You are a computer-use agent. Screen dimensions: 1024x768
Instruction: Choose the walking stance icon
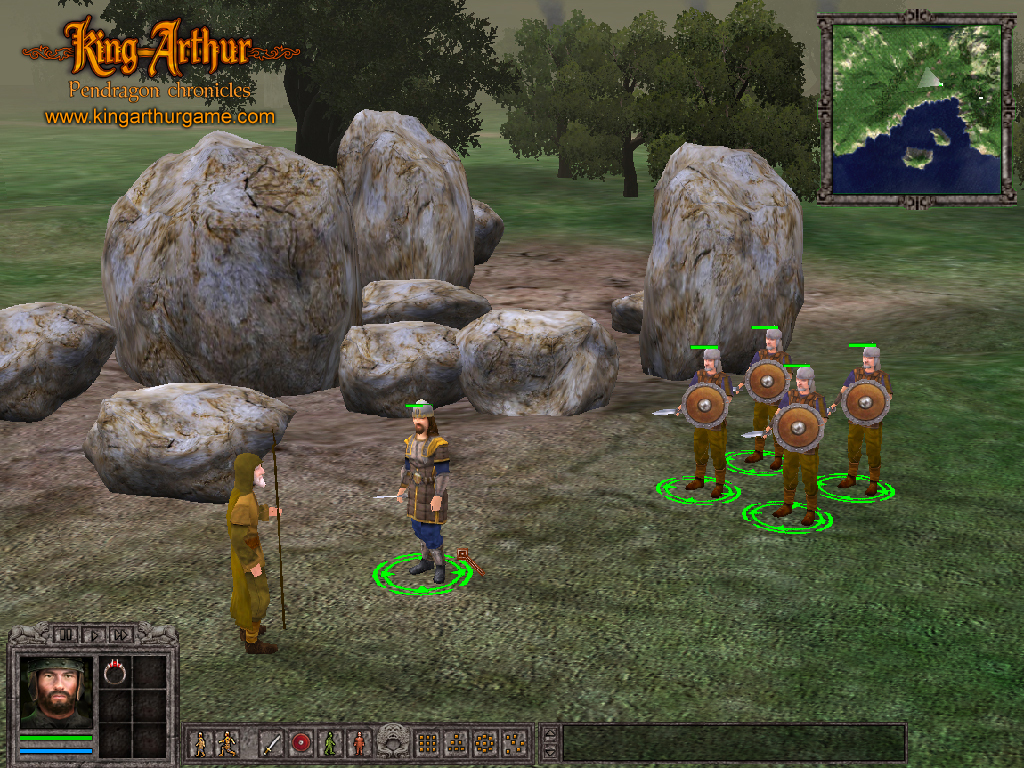click(x=201, y=744)
